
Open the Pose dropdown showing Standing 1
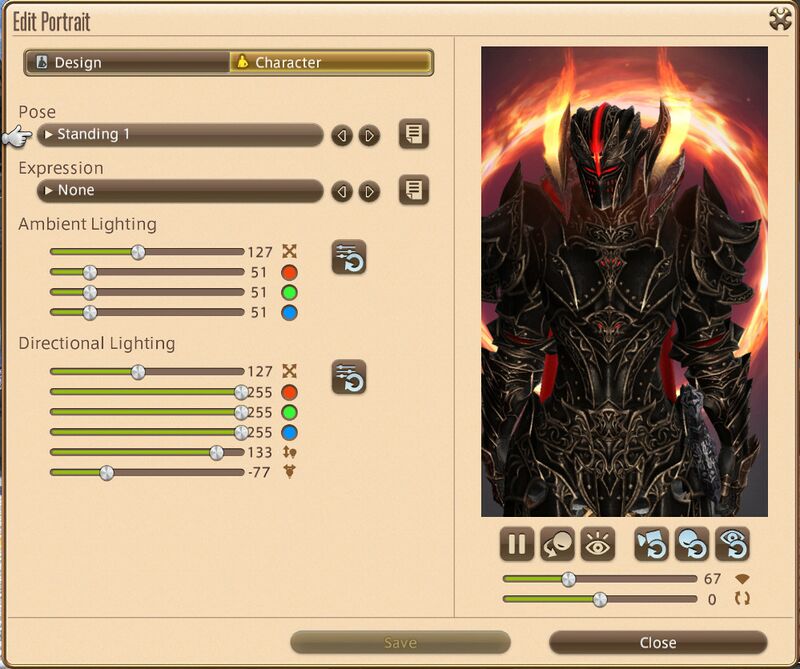point(180,134)
